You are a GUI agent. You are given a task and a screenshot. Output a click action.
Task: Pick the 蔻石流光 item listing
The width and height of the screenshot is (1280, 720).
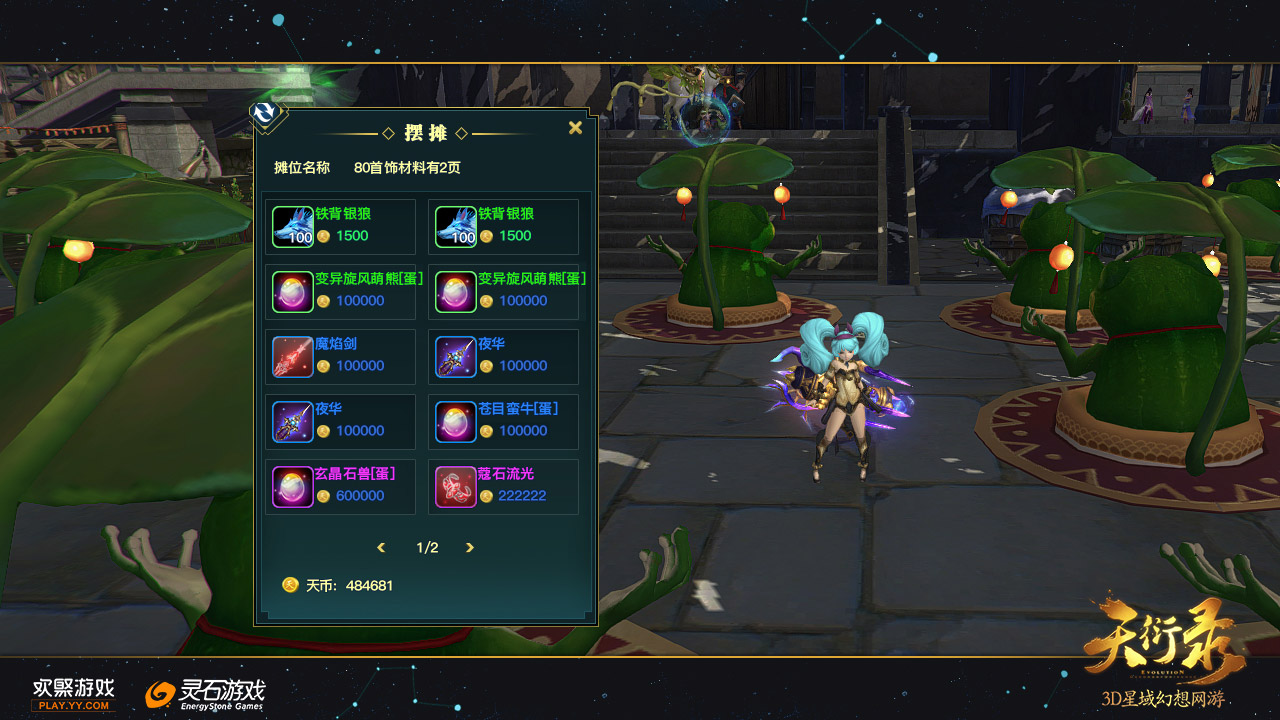[x=503, y=486]
